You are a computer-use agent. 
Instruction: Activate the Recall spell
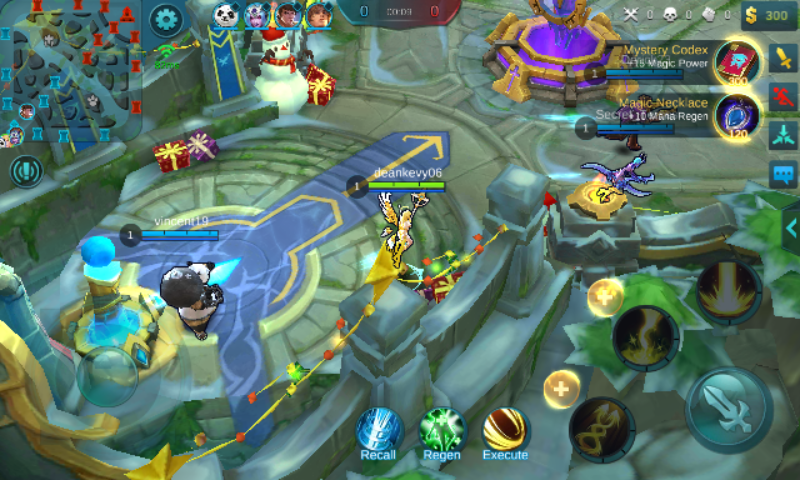(380, 430)
